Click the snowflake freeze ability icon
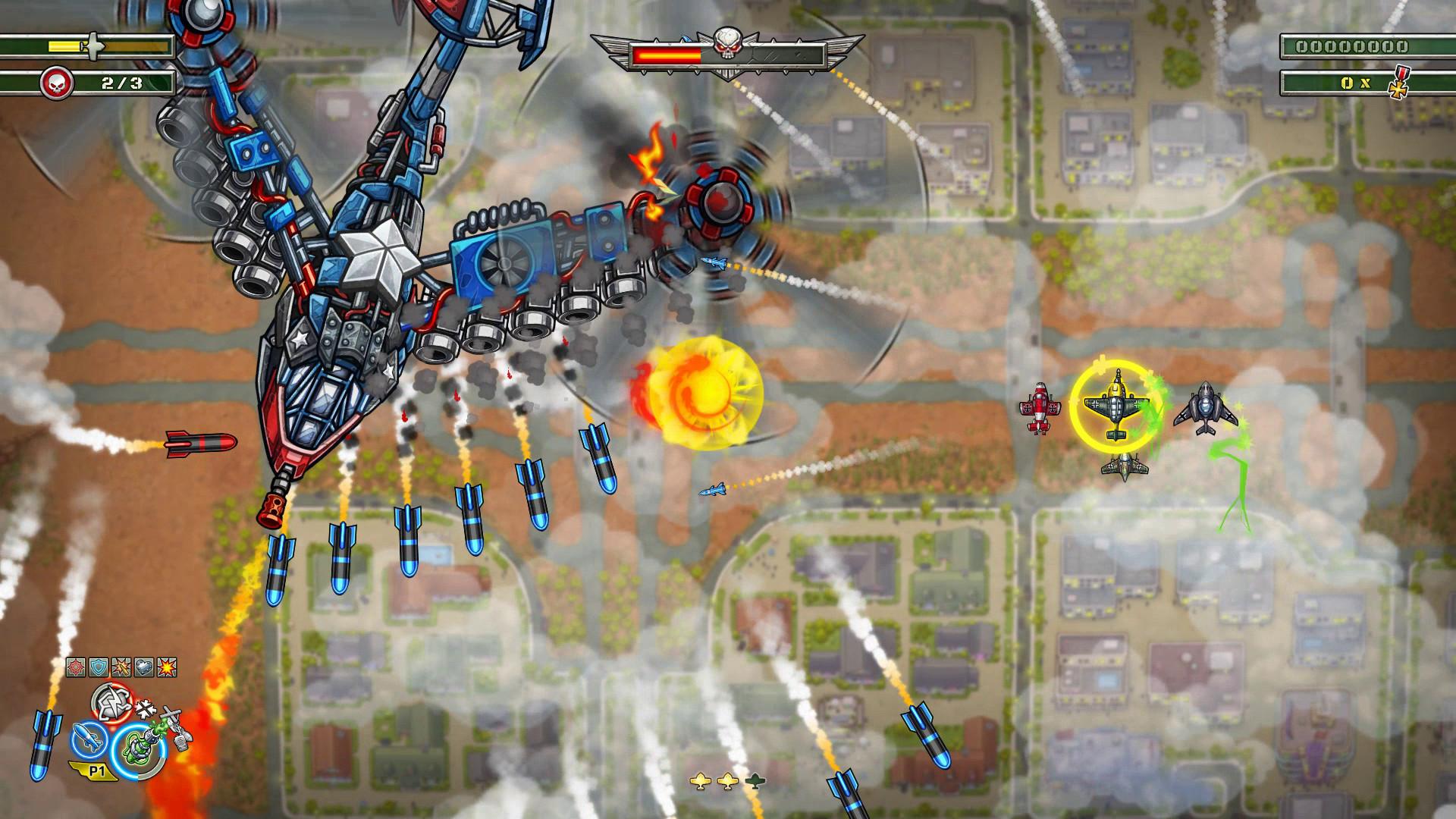The height and width of the screenshot is (819, 1456). 146,708
